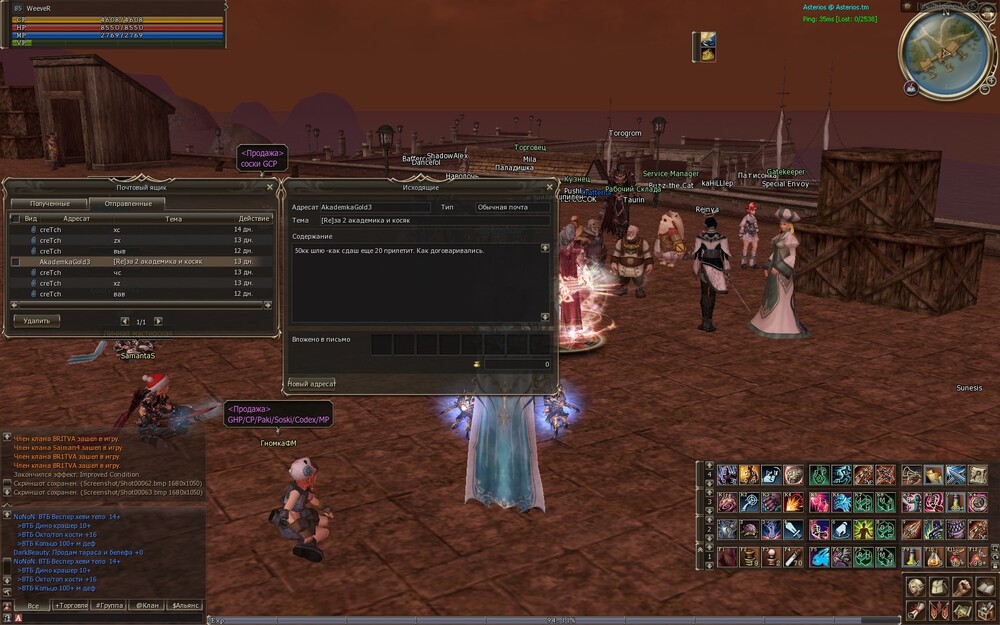Go to next mailbox page arrow
This screenshot has width=1000, height=625.
click(x=158, y=321)
